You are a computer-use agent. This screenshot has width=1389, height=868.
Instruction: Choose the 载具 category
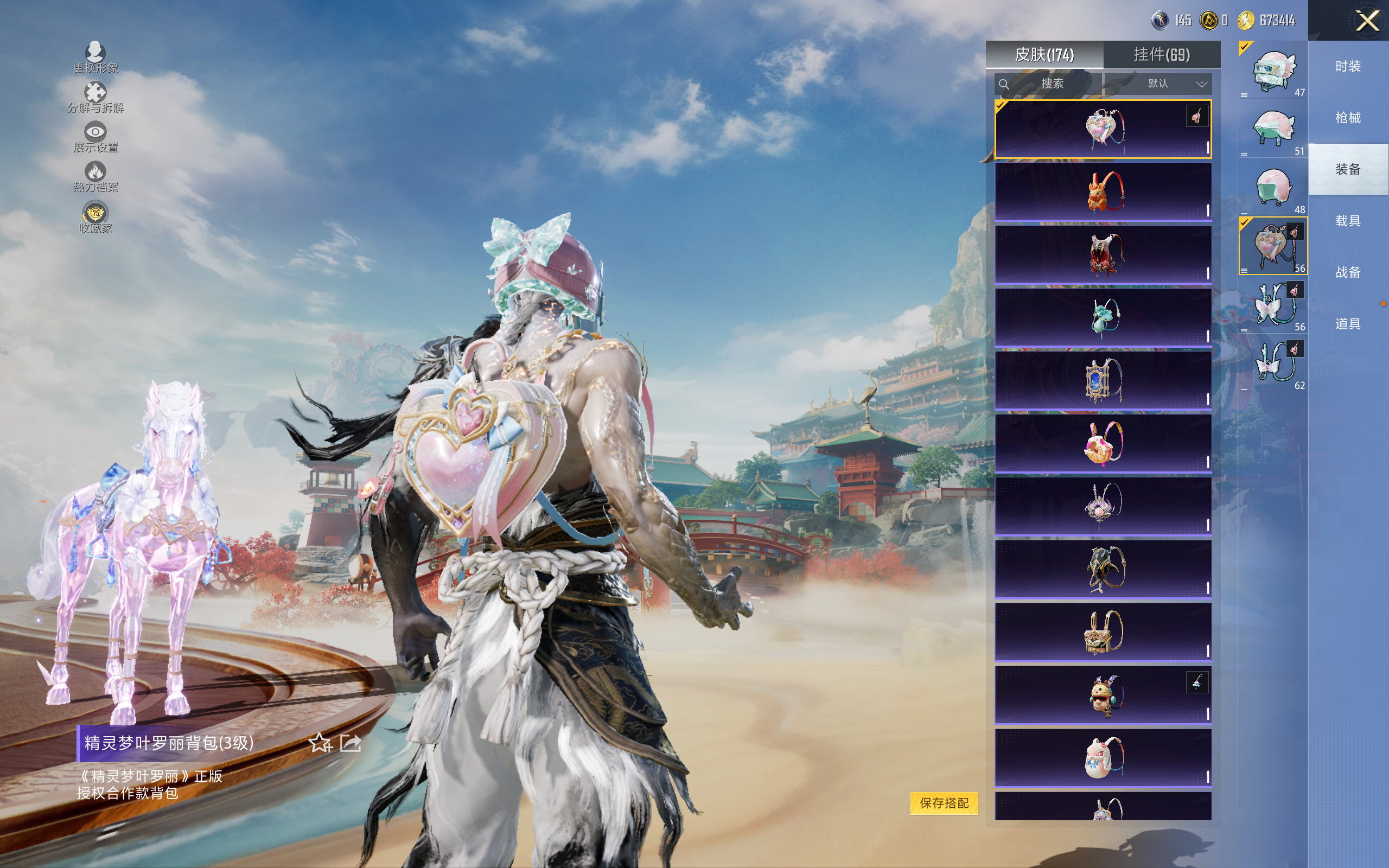1347,221
